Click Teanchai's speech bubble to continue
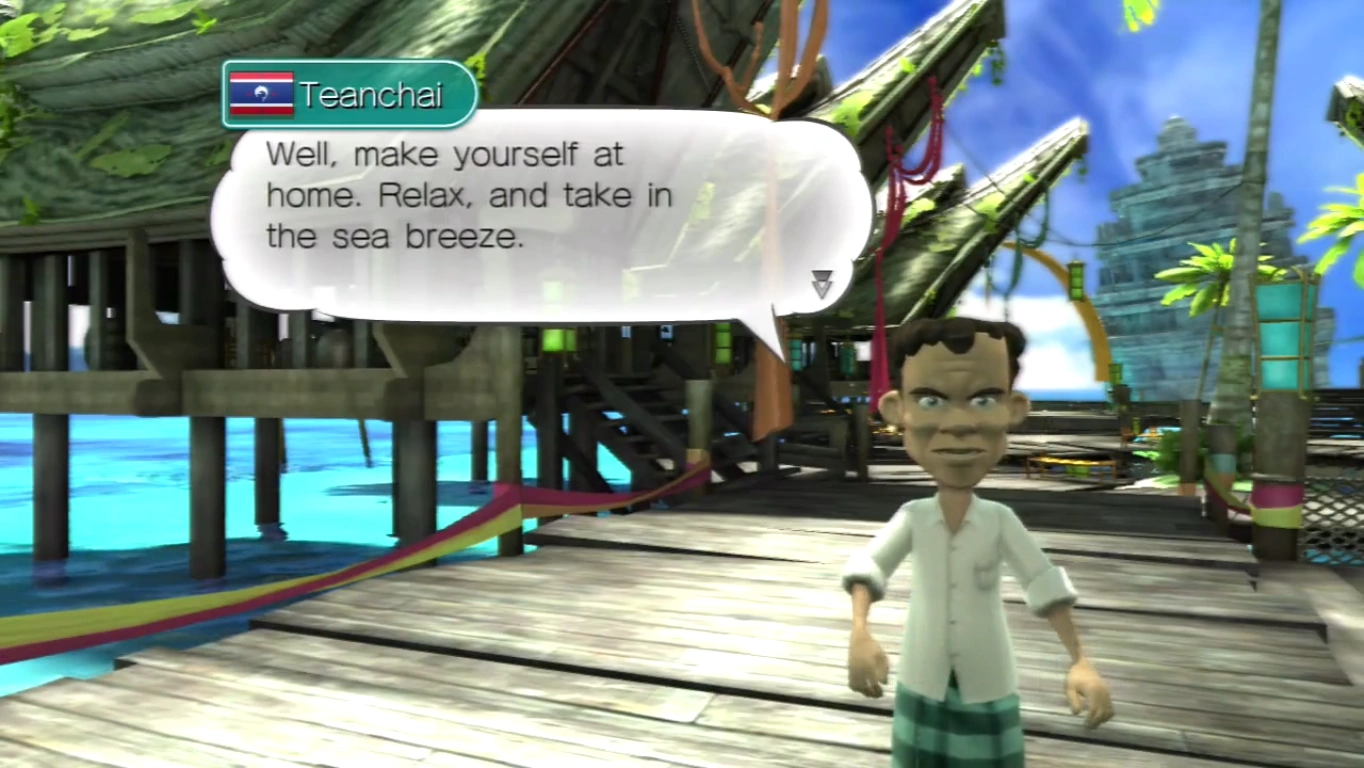 point(540,215)
